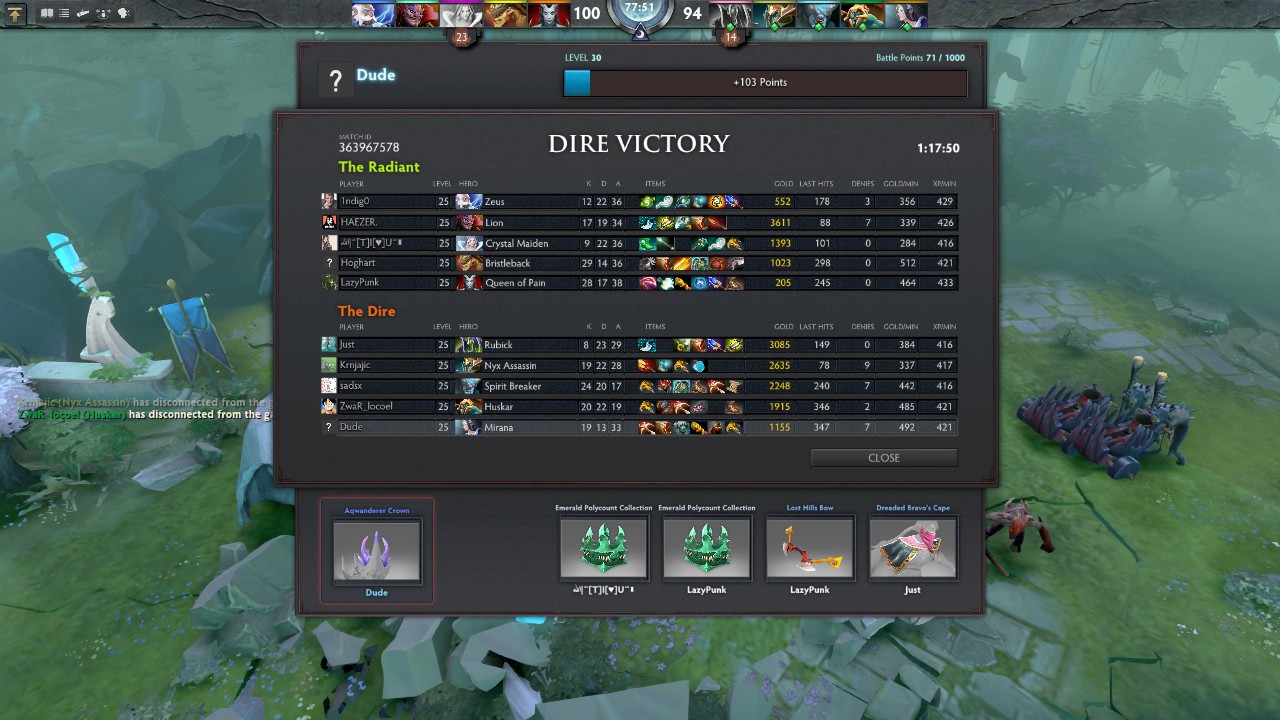Open the speaking head chat icon
The height and width of the screenshot is (720, 1280).
[x=124, y=14]
